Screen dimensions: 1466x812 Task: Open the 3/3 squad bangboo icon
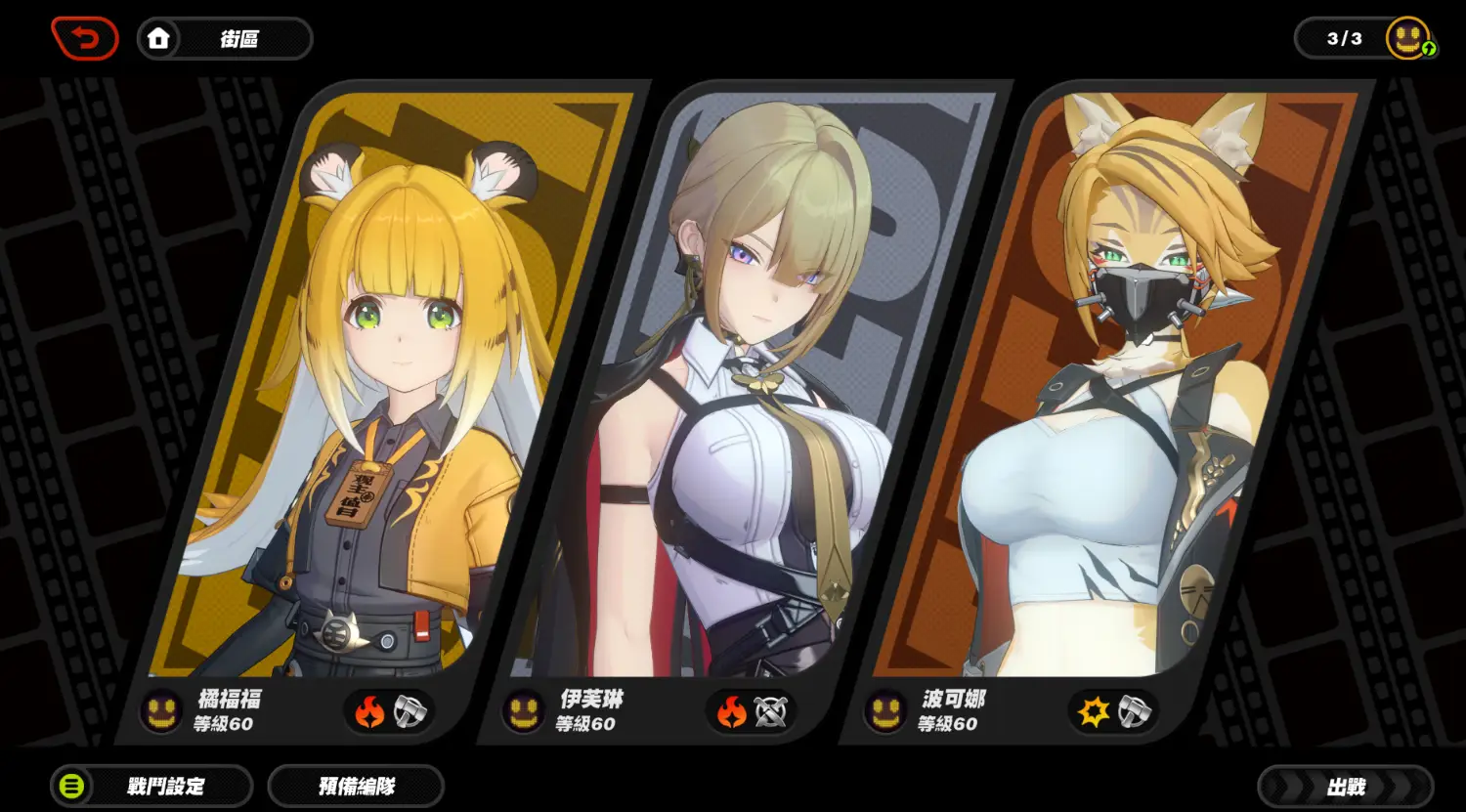pyautogui.click(x=1408, y=39)
